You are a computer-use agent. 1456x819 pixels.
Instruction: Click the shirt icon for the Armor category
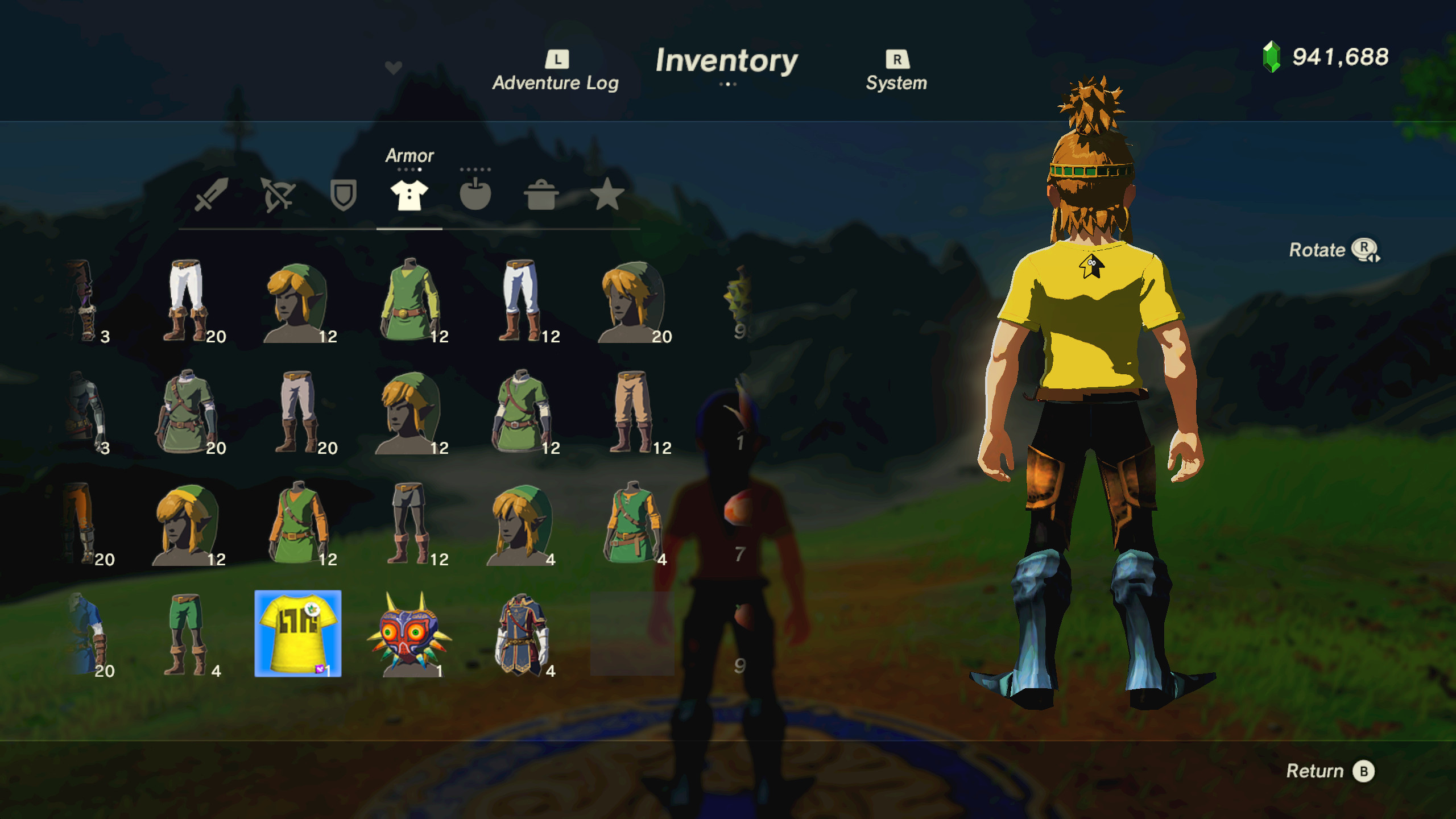pos(408,196)
